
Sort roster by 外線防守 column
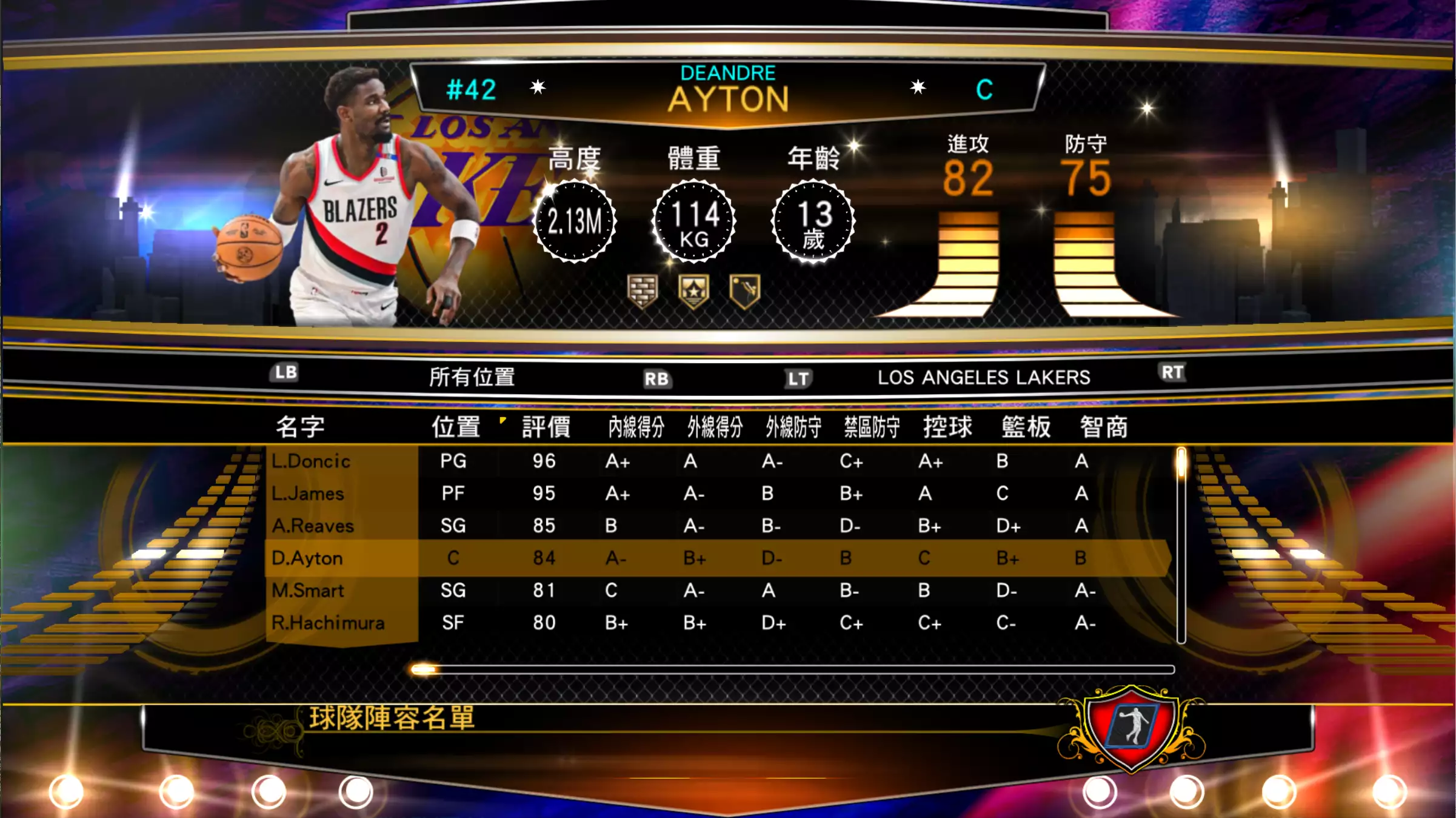point(793,427)
